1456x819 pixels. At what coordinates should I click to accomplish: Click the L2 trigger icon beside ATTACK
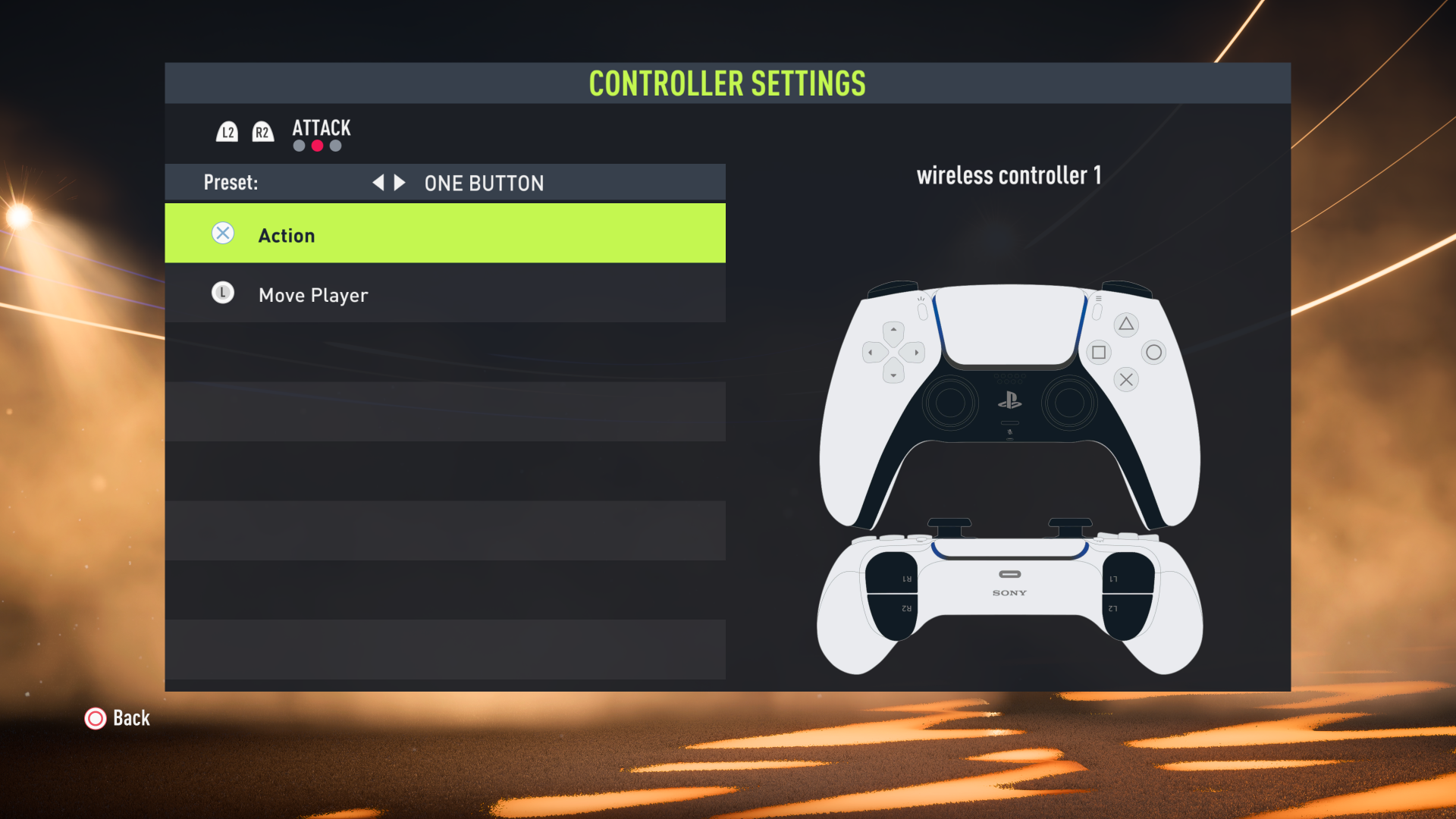(227, 131)
